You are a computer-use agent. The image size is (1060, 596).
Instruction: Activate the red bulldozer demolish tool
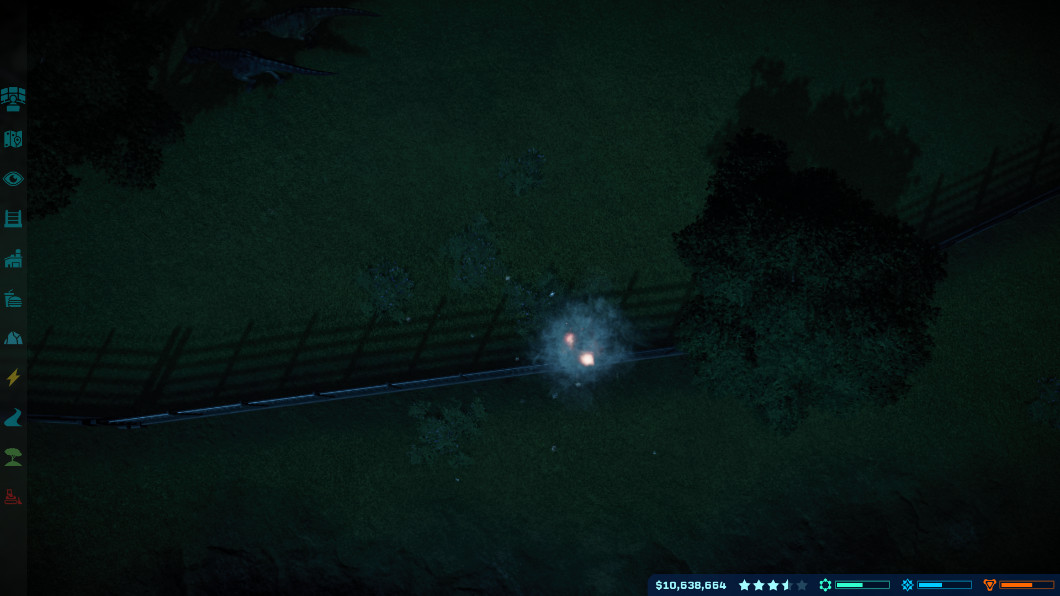click(13, 496)
